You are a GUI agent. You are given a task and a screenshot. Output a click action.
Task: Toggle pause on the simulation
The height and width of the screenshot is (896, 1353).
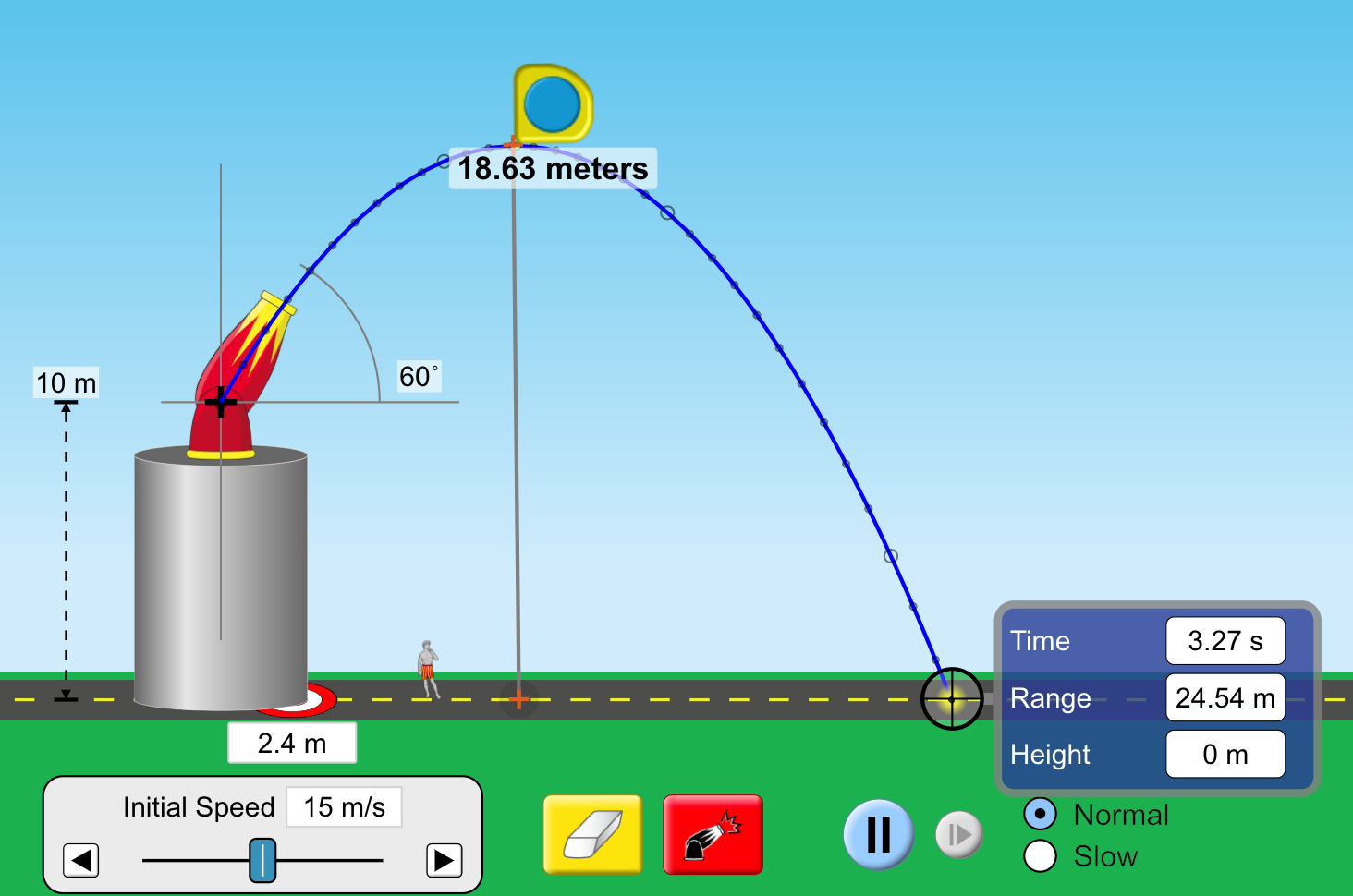pos(877,833)
